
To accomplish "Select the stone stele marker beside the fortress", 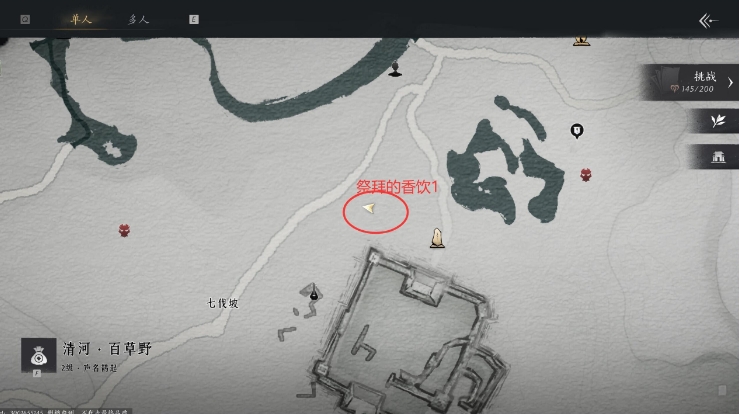I will point(437,237).
